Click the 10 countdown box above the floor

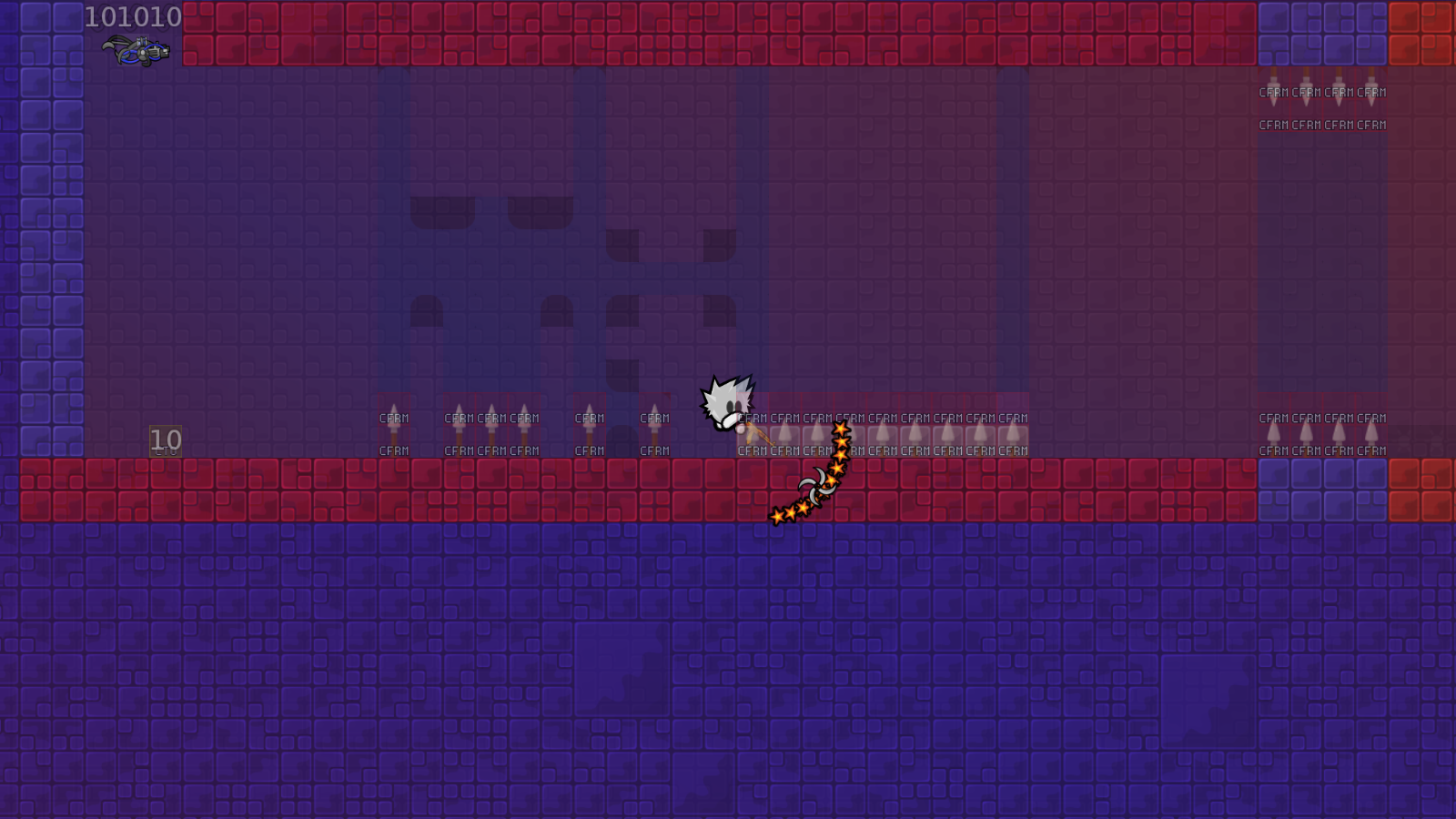pyautogui.click(x=164, y=440)
